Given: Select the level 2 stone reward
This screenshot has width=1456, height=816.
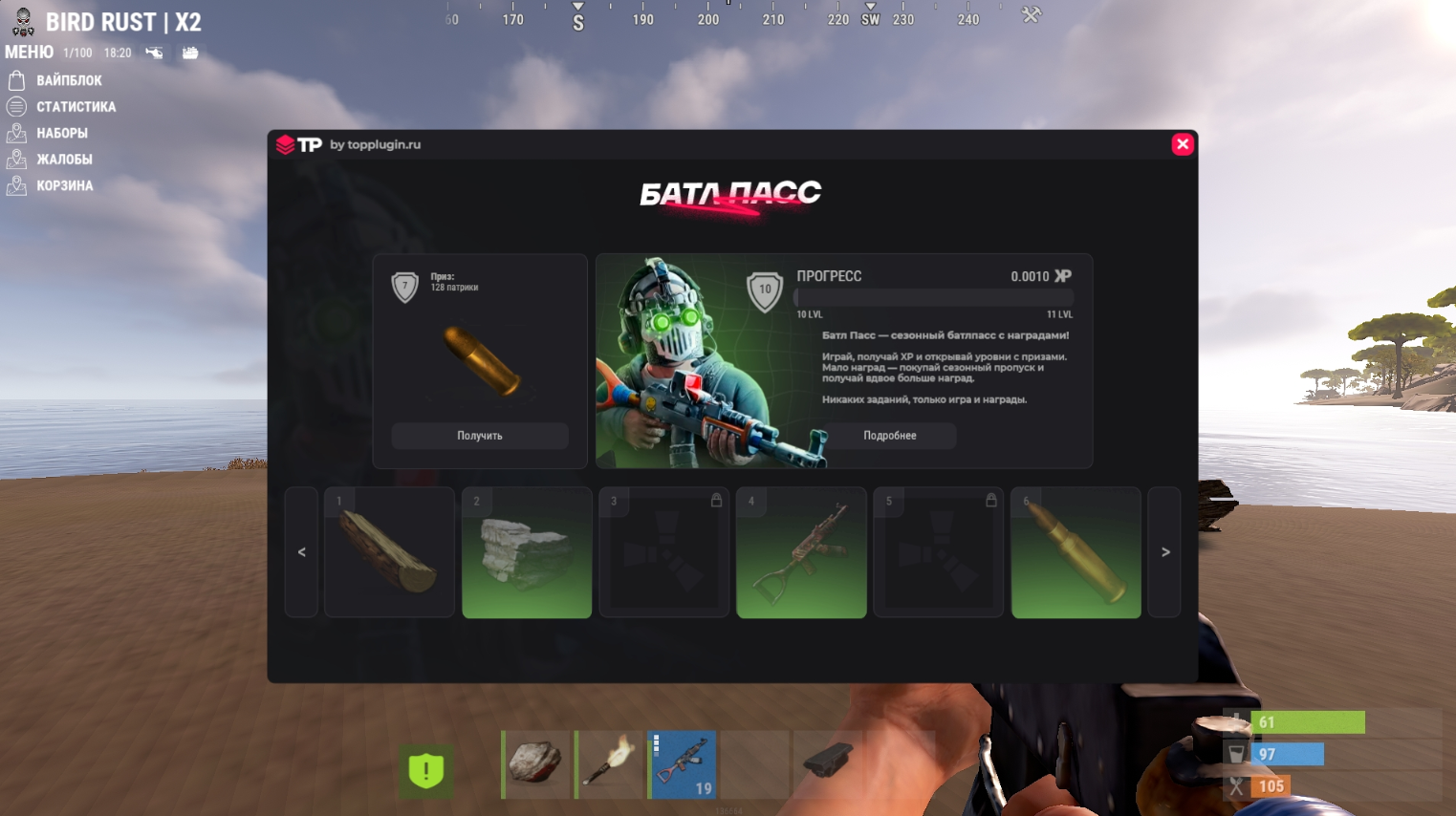Looking at the screenshot, I should click(x=527, y=552).
